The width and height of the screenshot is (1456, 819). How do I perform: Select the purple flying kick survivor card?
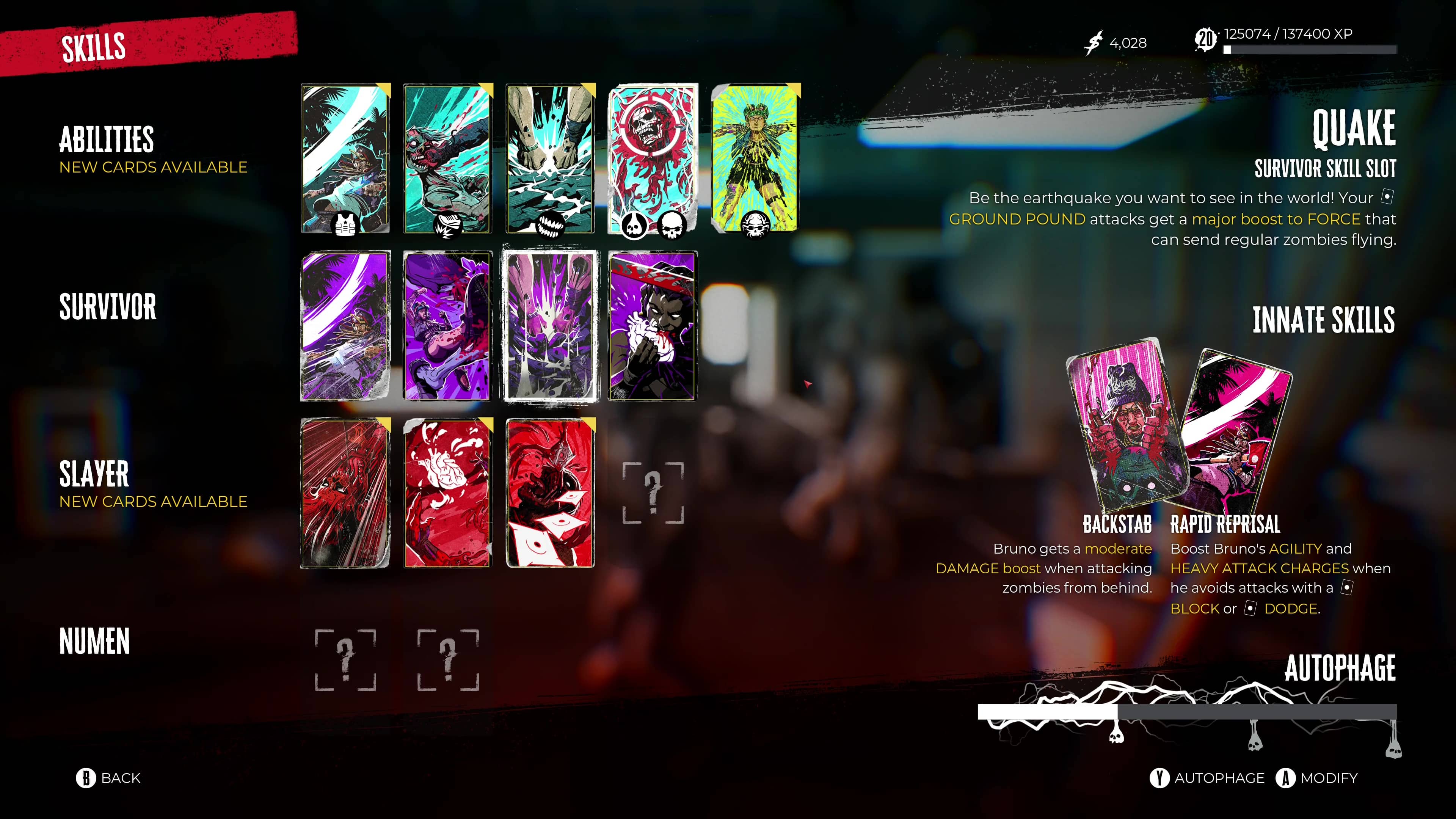(447, 326)
